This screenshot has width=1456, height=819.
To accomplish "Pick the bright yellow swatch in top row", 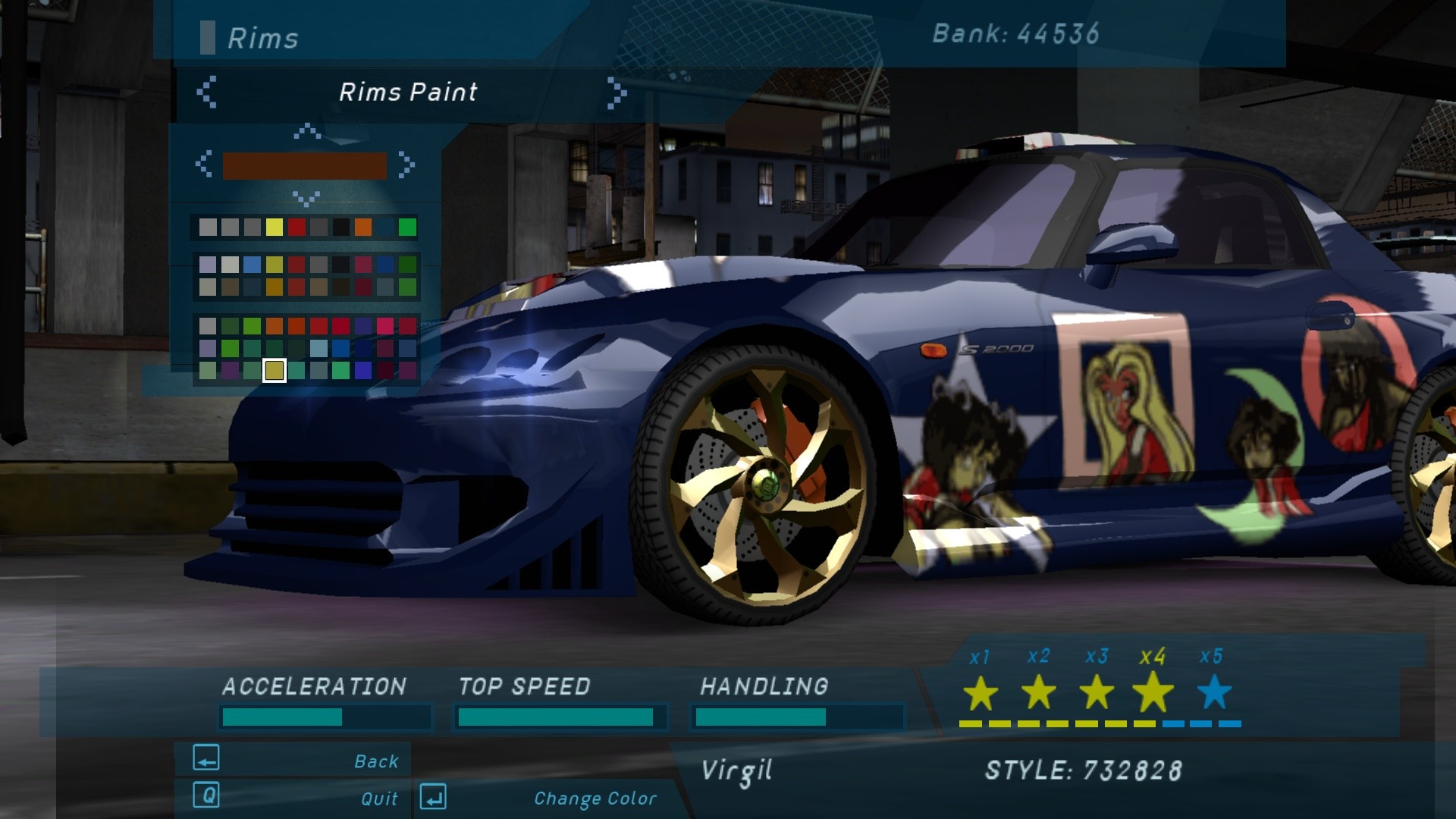I will [x=275, y=227].
